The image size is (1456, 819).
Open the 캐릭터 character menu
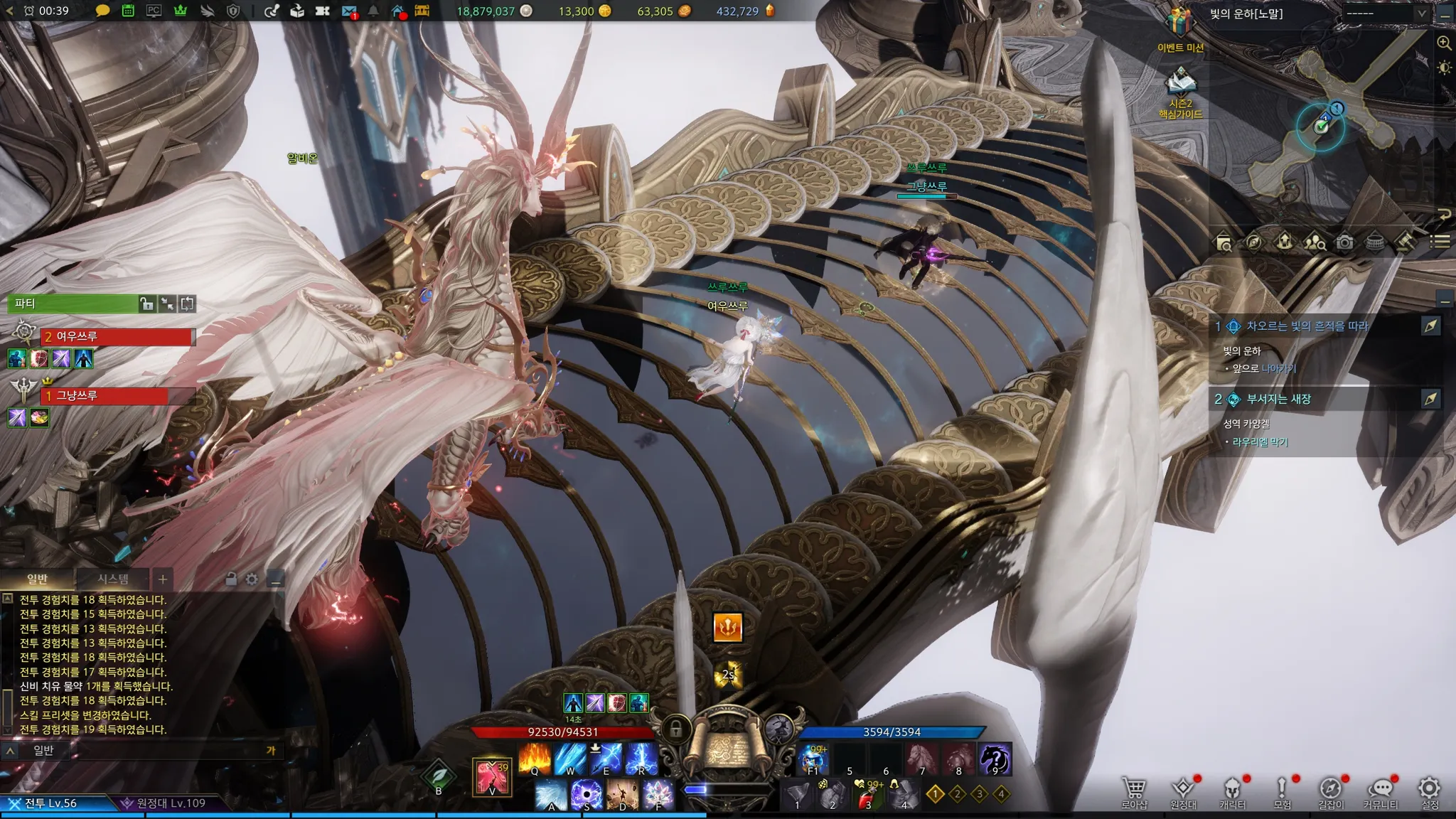click(1232, 791)
